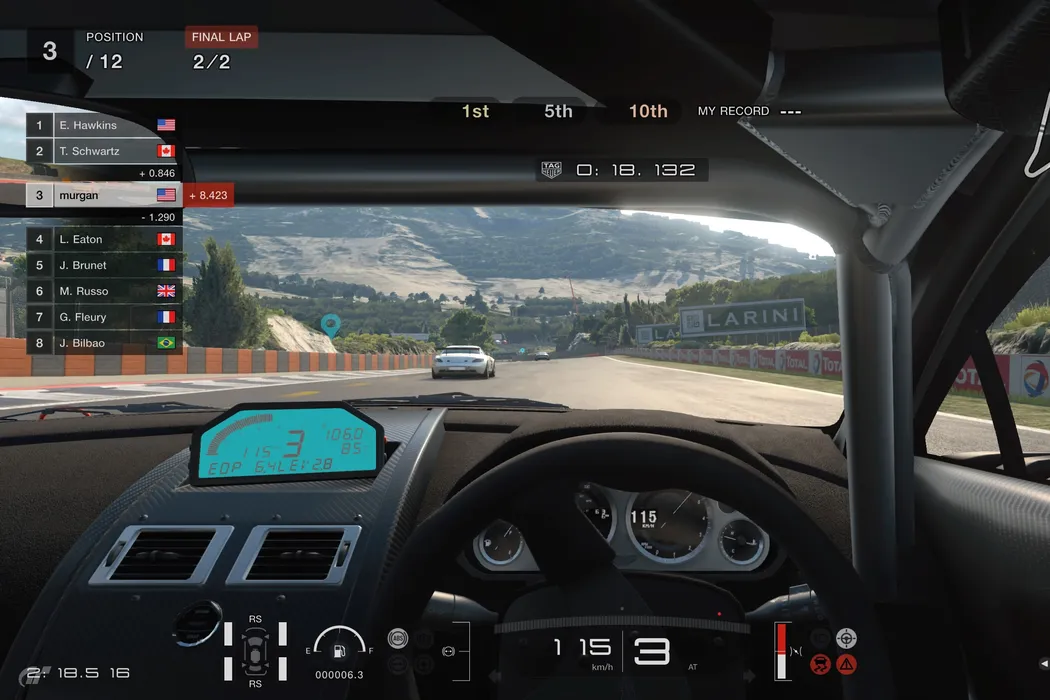Image resolution: width=1050 pixels, height=700 pixels.
Task: Click the ABS indicator icon
Action: [x=398, y=638]
